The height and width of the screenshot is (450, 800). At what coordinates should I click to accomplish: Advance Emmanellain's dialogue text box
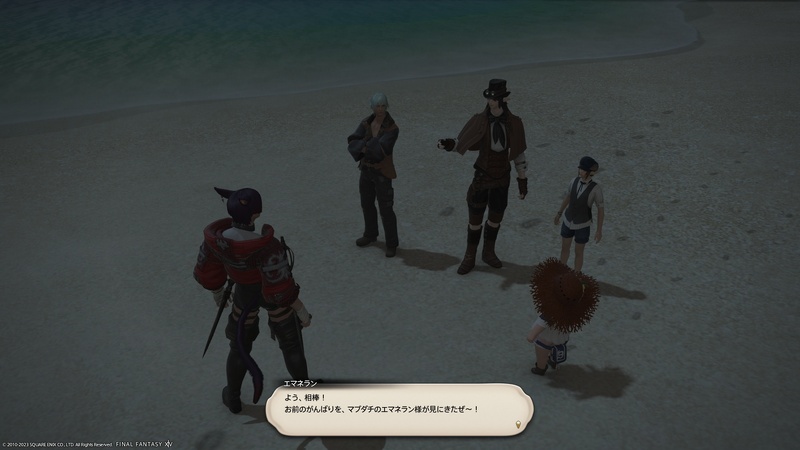coord(398,409)
